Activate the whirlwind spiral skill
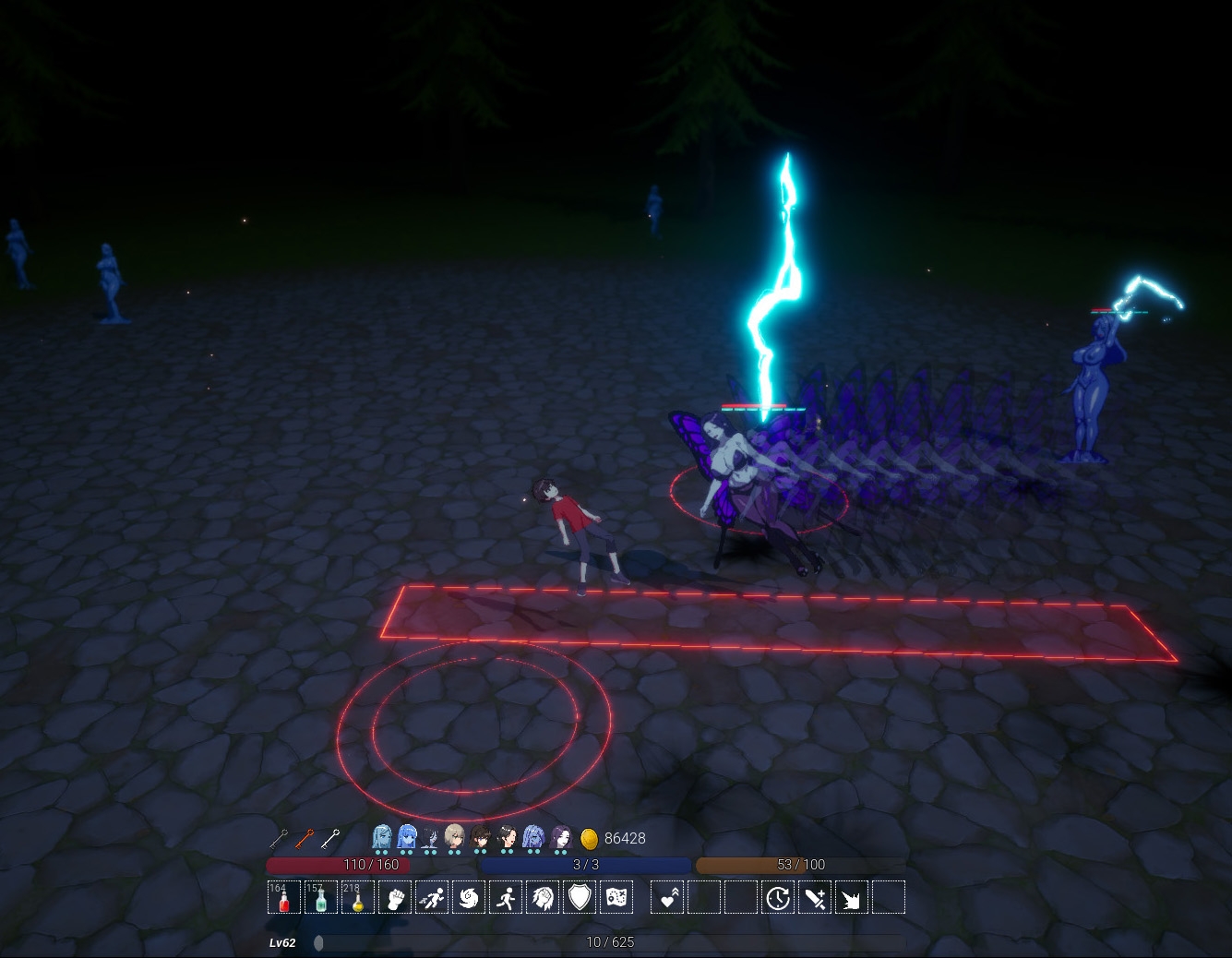The image size is (1232, 958). 469,897
